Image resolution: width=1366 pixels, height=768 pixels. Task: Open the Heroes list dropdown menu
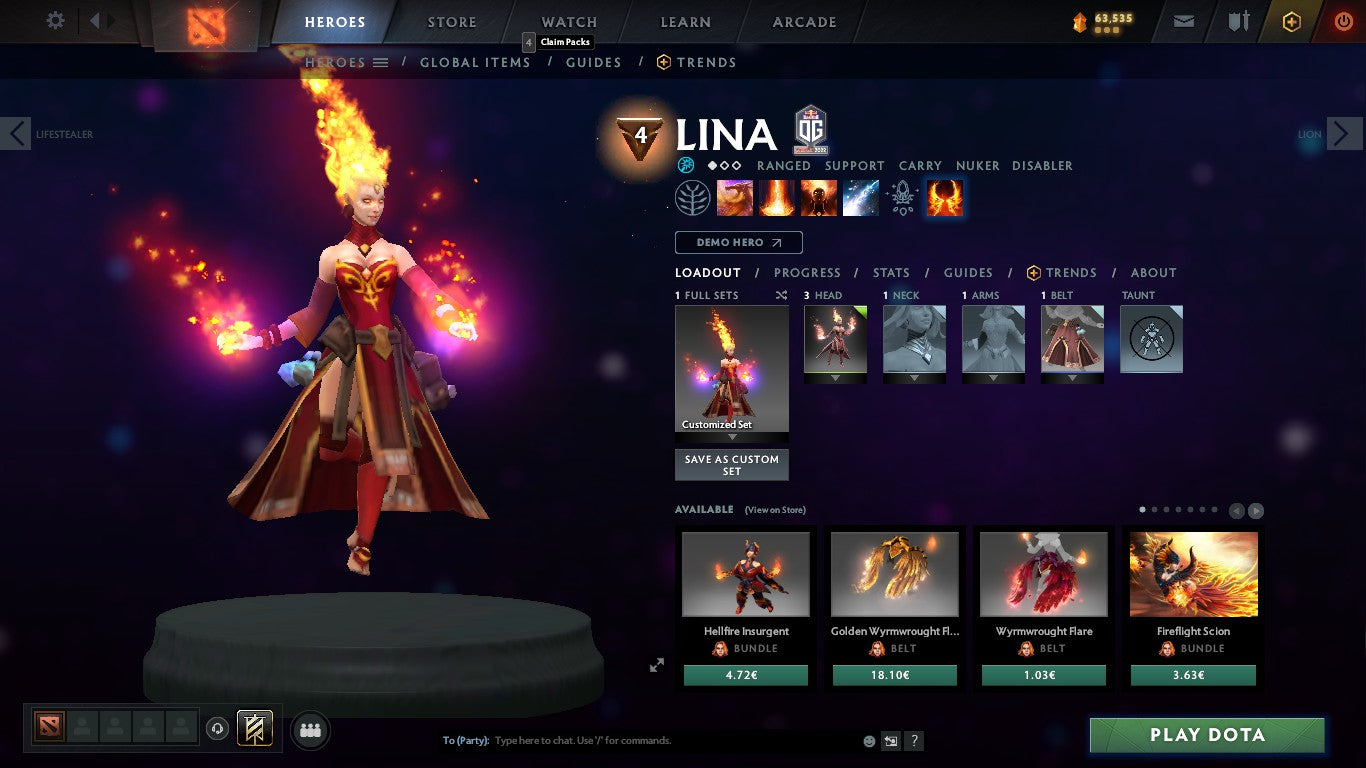coord(380,62)
